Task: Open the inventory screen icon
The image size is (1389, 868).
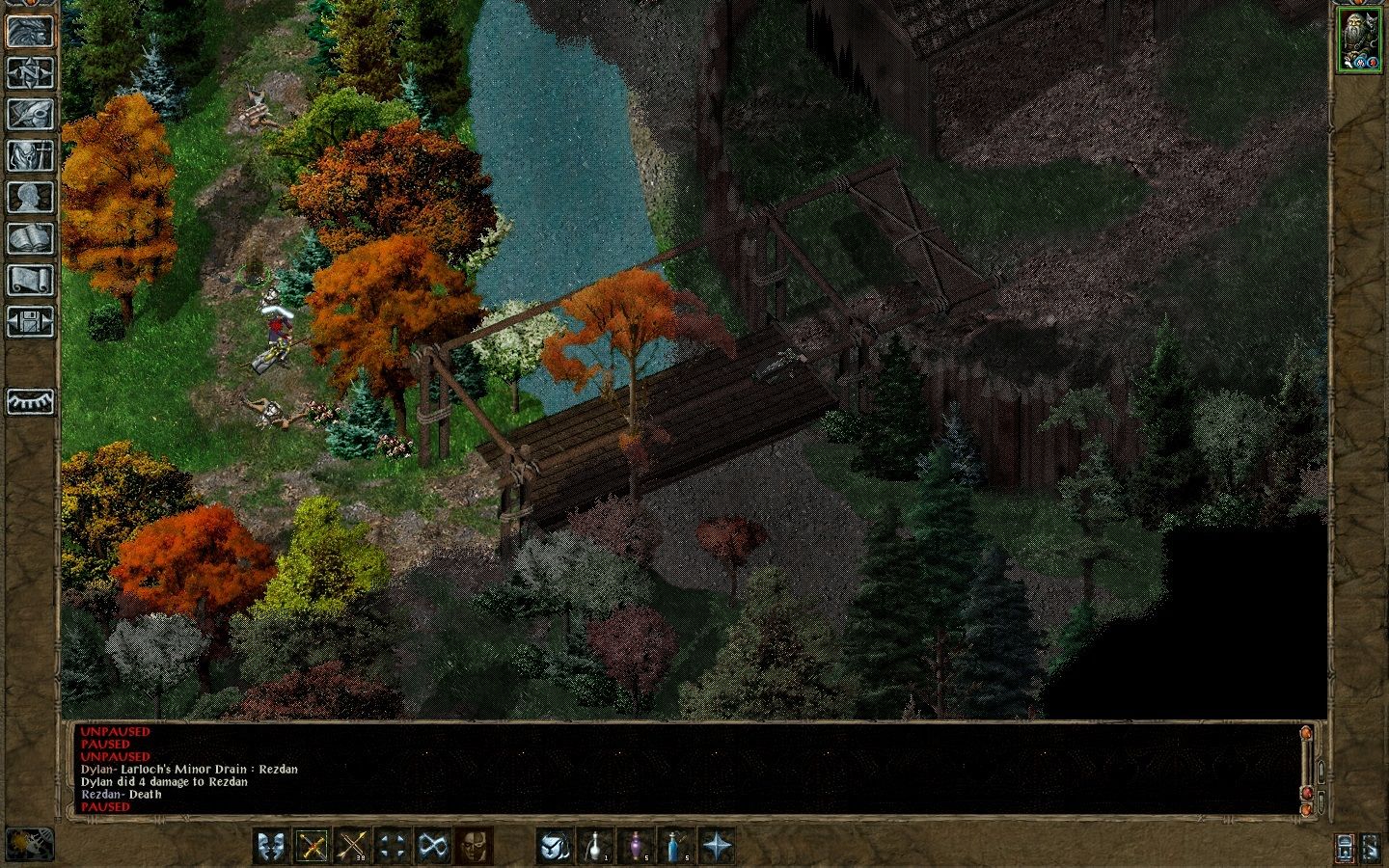Action: coord(30,155)
